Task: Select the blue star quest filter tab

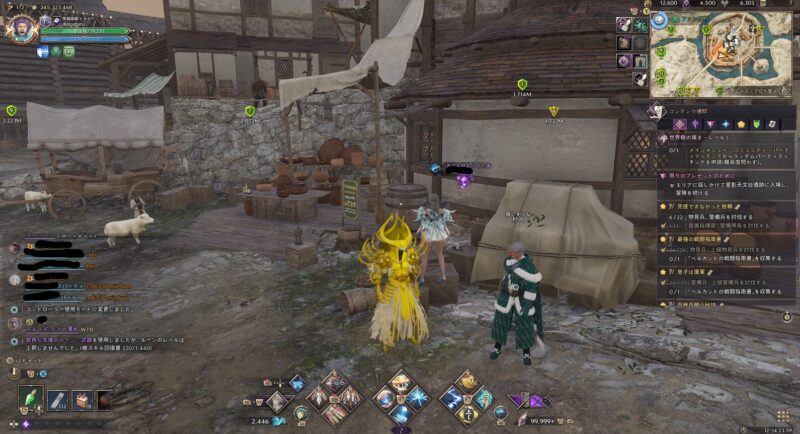Action: 725,123
